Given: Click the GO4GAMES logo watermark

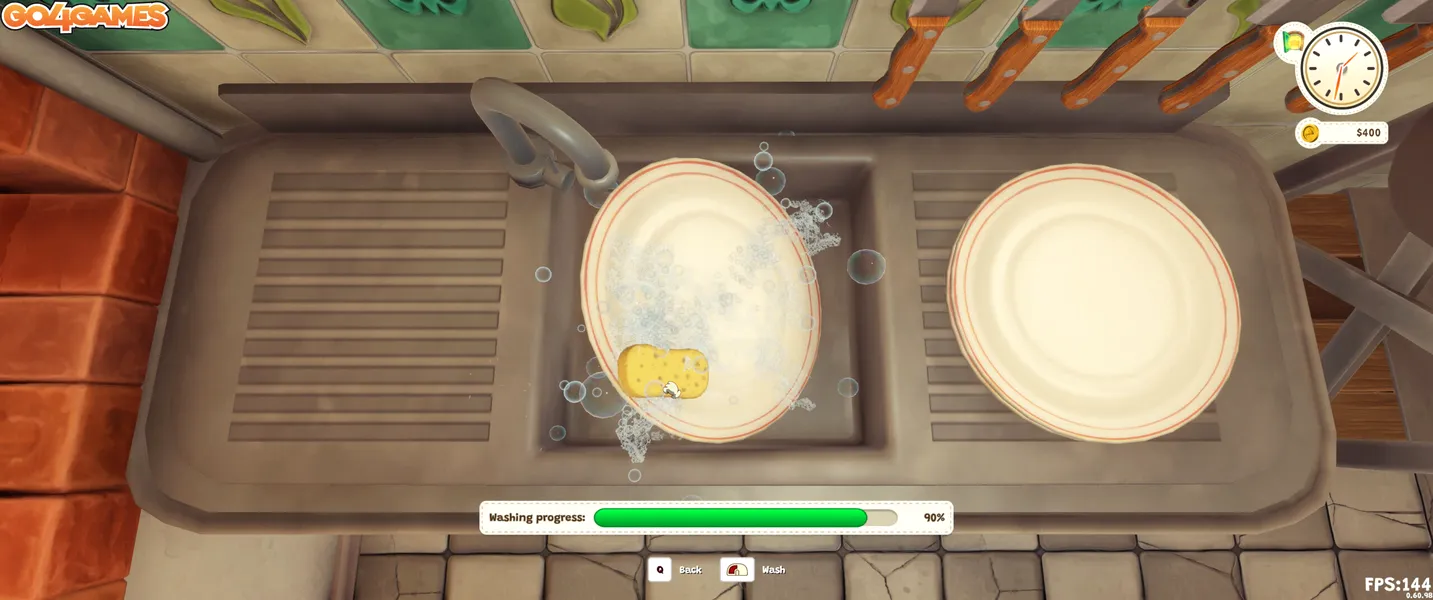Looking at the screenshot, I should pos(85,17).
